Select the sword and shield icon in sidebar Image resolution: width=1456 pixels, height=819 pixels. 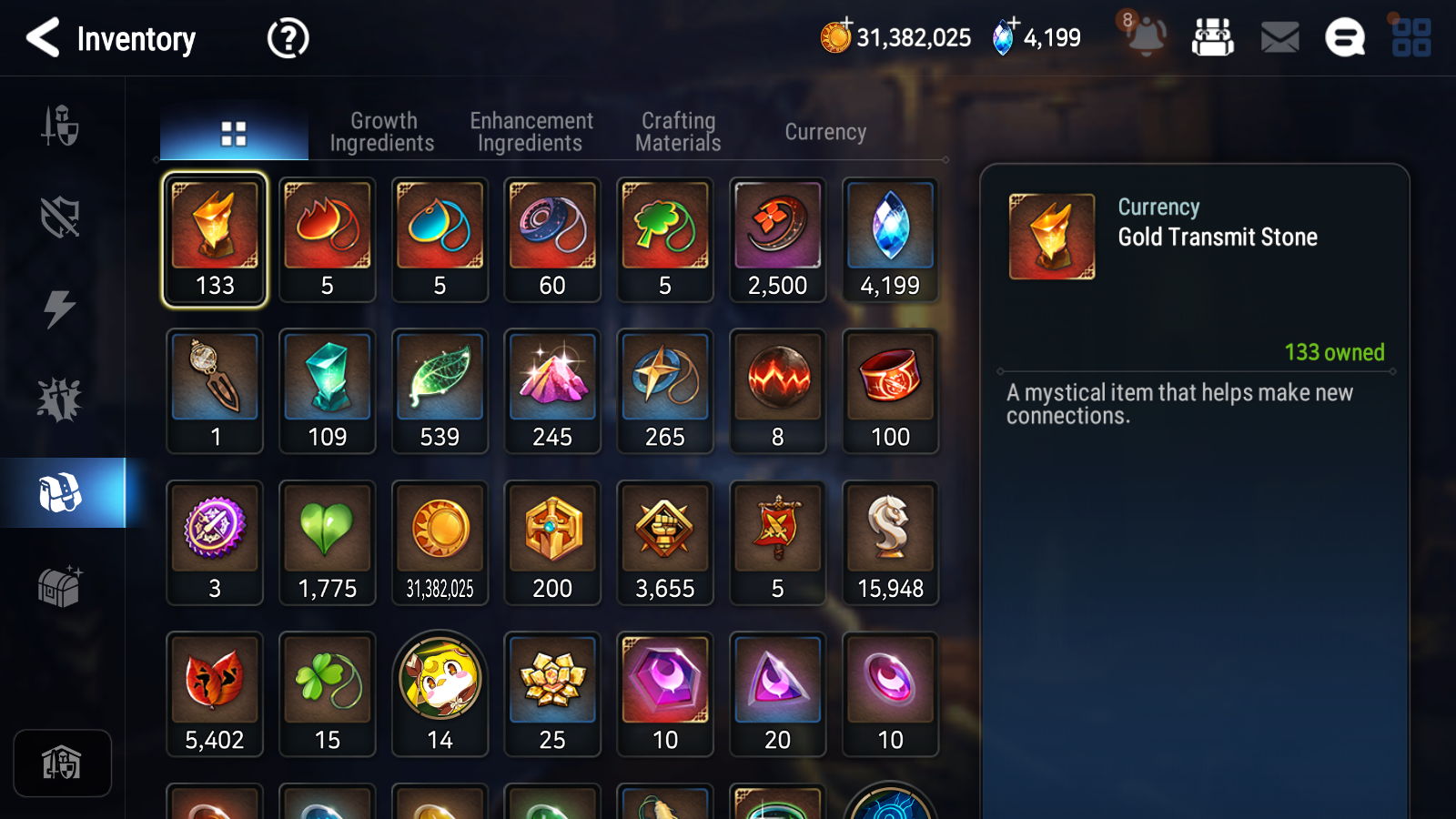(x=61, y=128)
